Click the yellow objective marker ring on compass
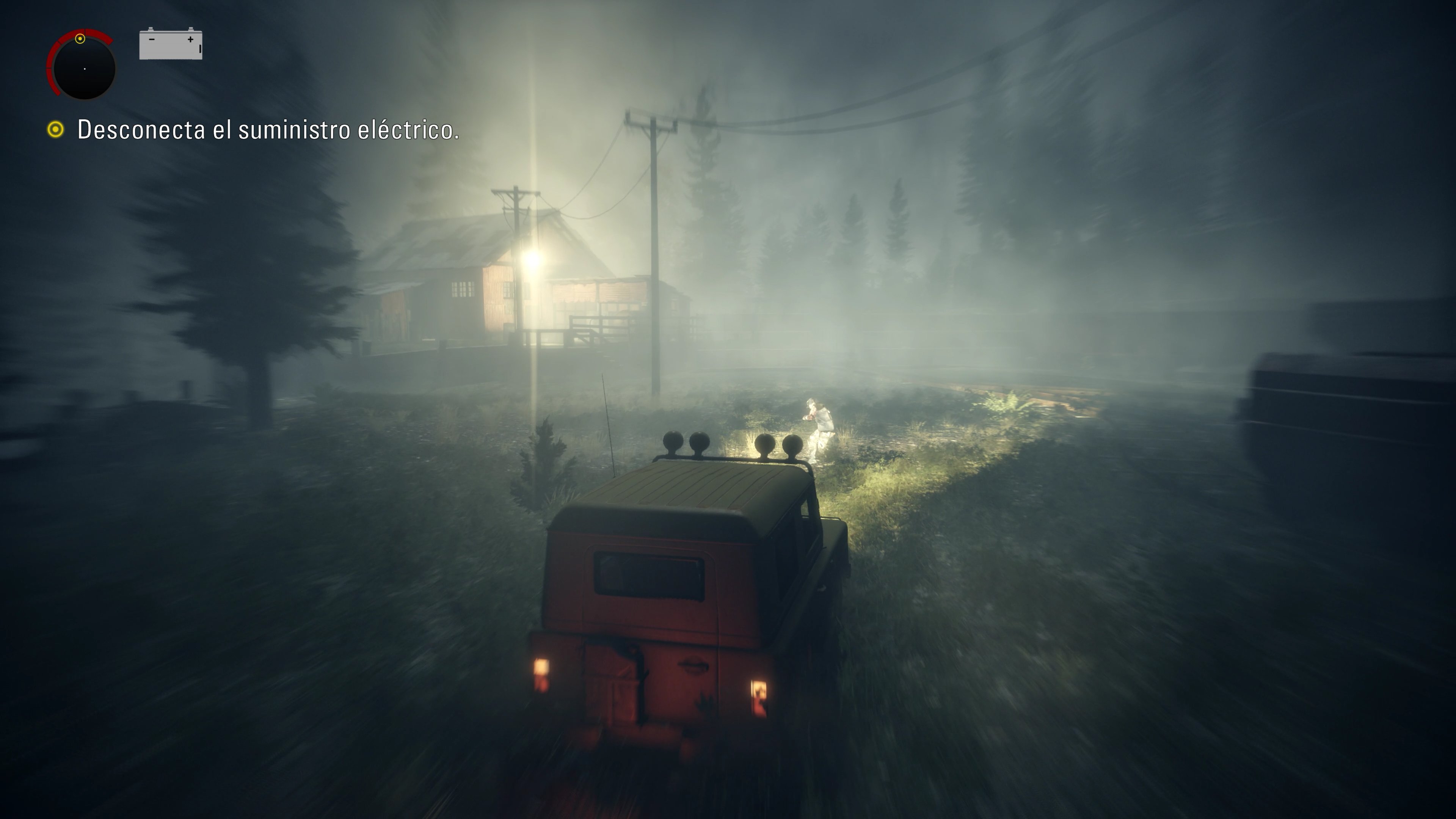 (80, 39)
